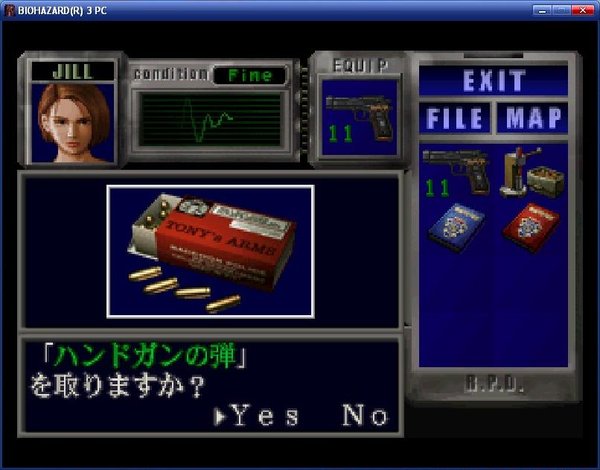Click the EXIT button

pyautogui.click(x=494, y=81)
